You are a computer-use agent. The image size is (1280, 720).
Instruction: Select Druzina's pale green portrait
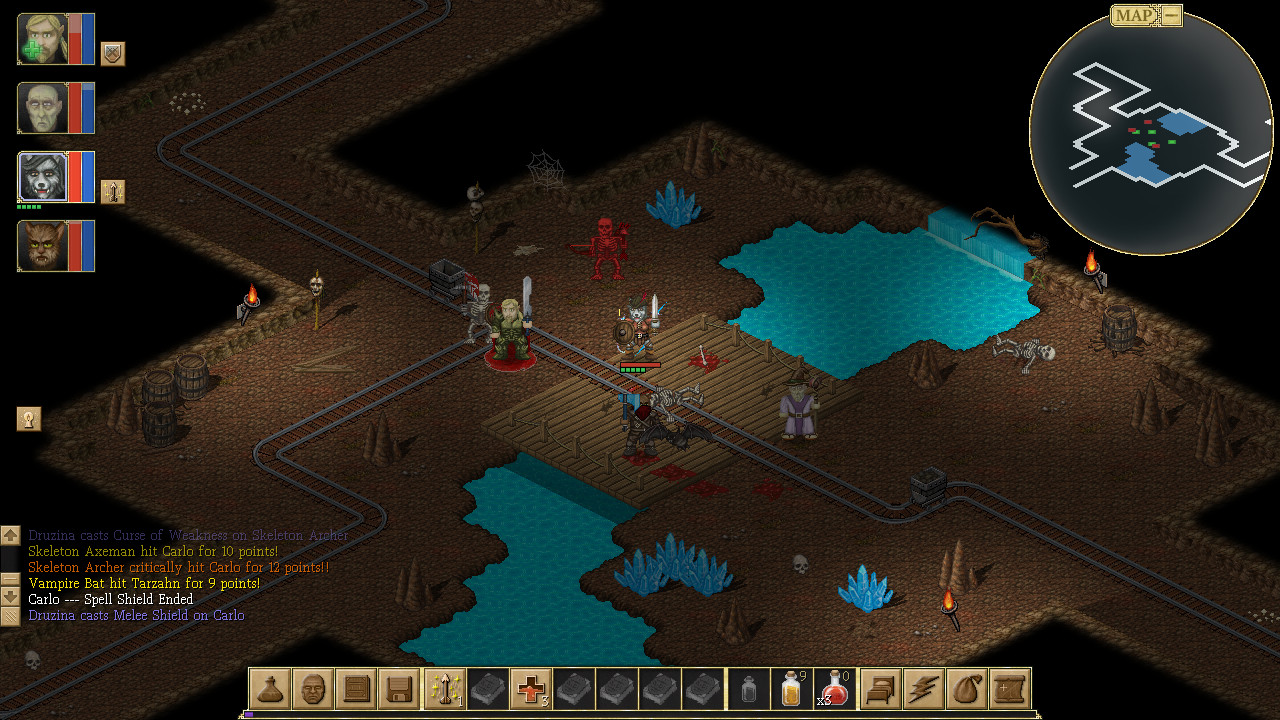tap(55, 108)
